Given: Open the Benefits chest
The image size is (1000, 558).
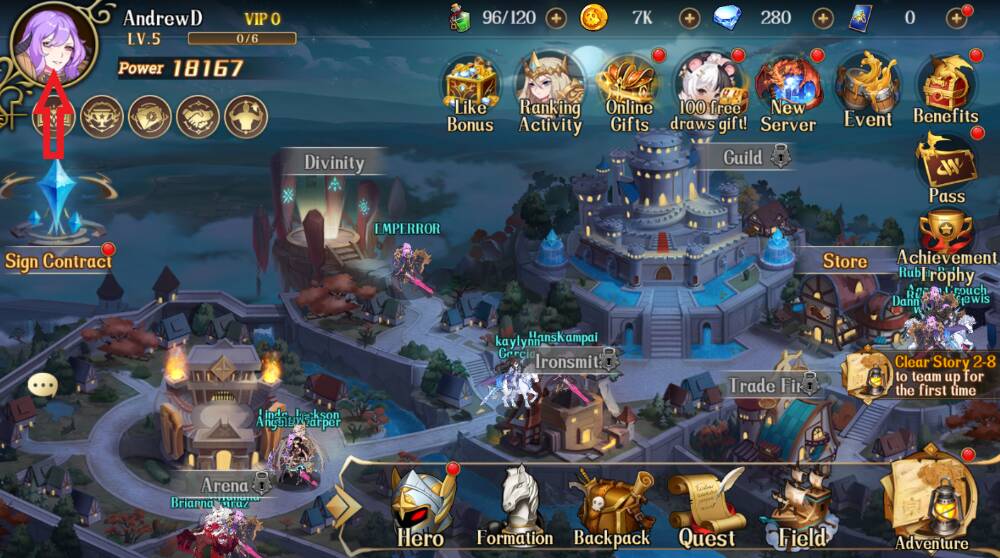Looking at the screenshot, I should 945,90.
